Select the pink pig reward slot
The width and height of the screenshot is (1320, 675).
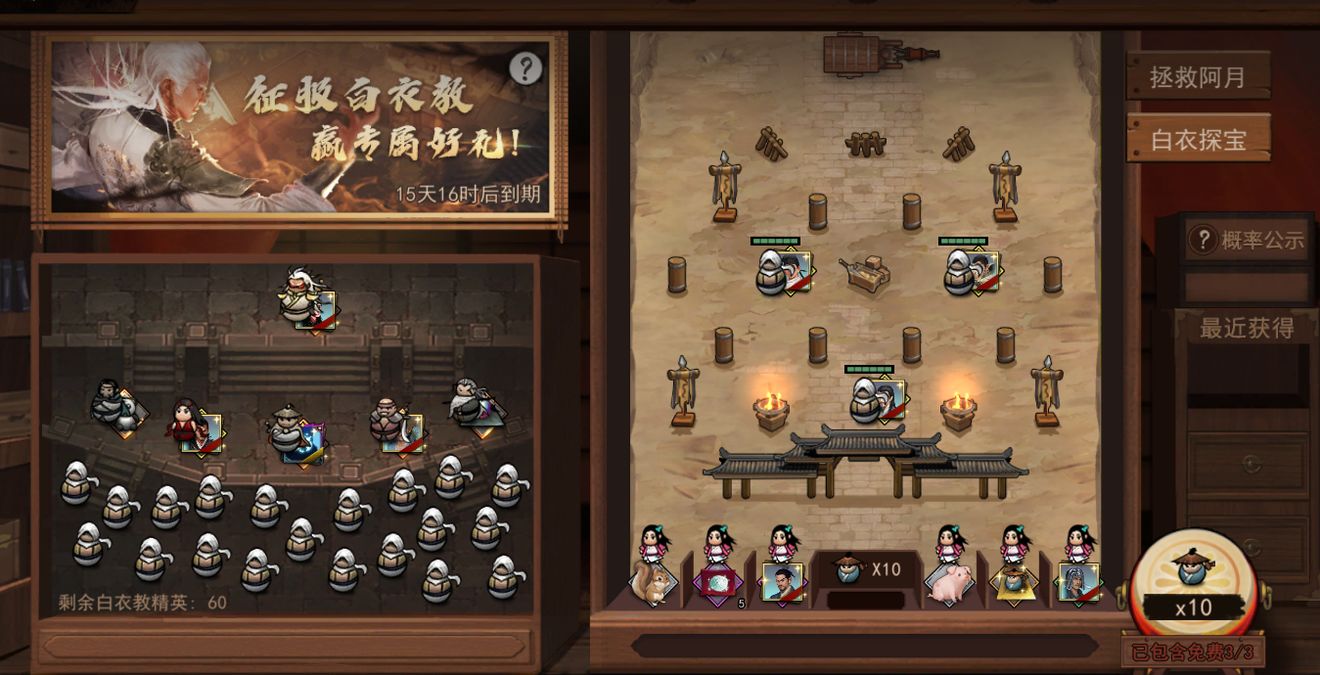[x=948, y=582]
